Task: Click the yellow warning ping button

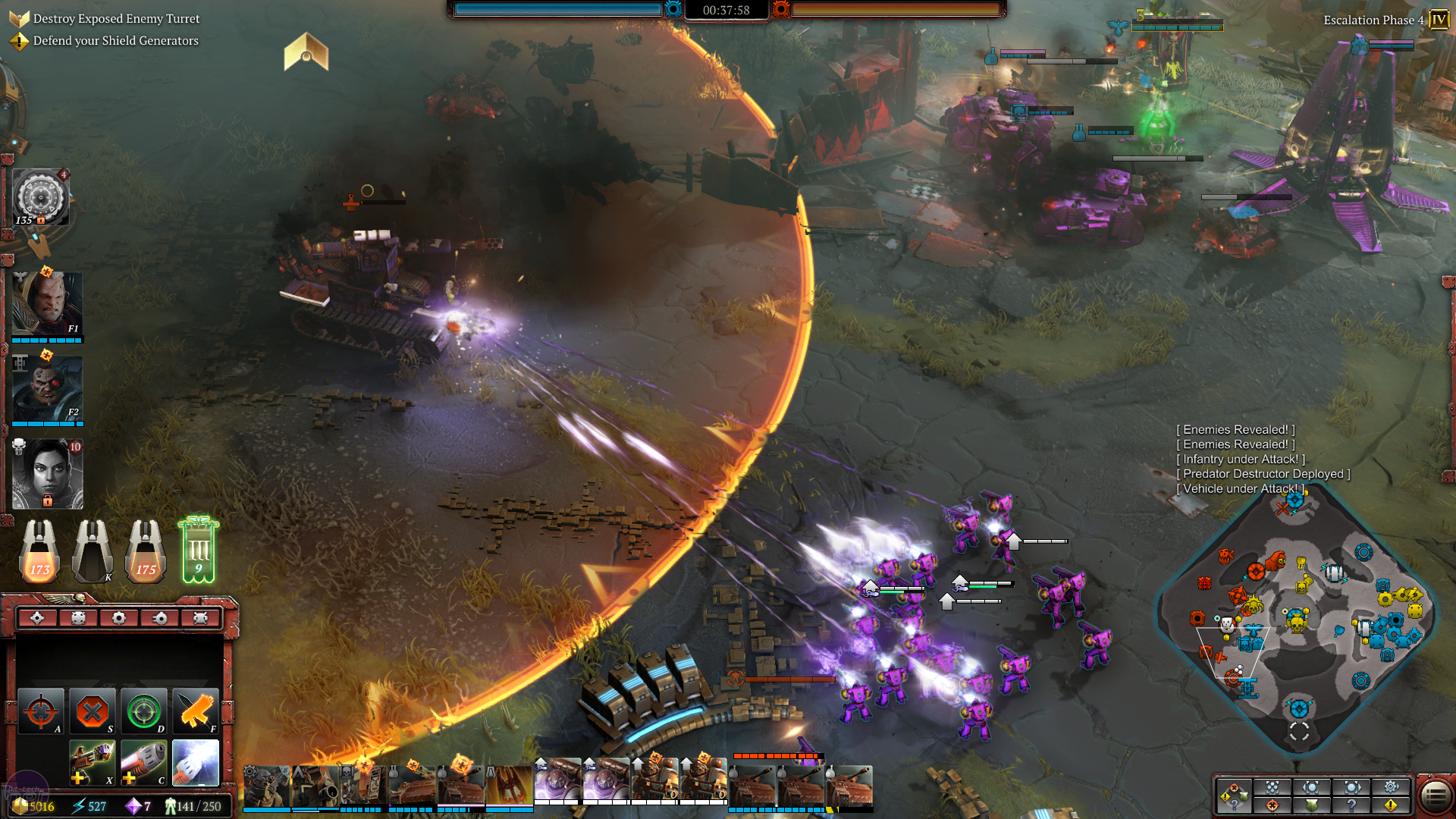Action: click(x=1391, y=805)
